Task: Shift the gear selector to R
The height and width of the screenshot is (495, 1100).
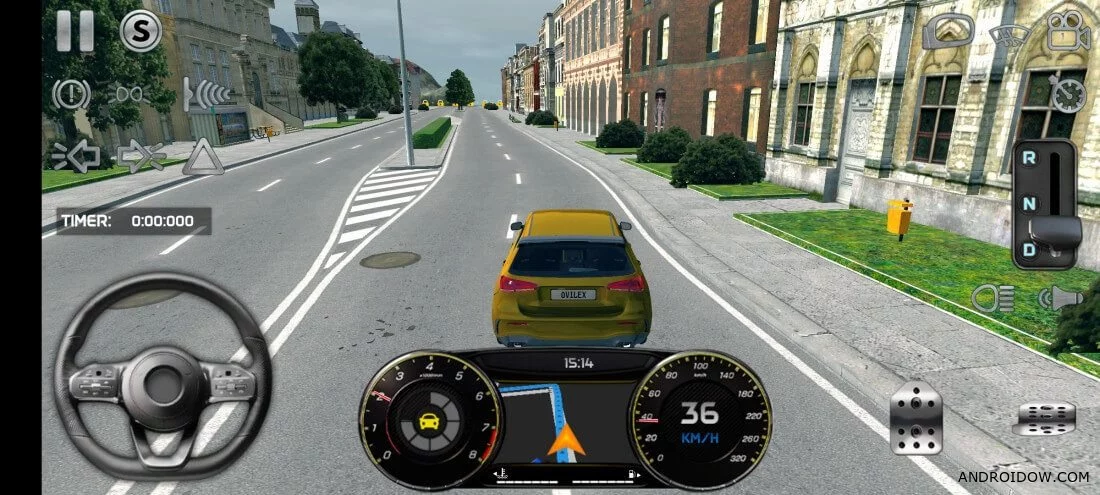Action: [x=1030, y=159]
